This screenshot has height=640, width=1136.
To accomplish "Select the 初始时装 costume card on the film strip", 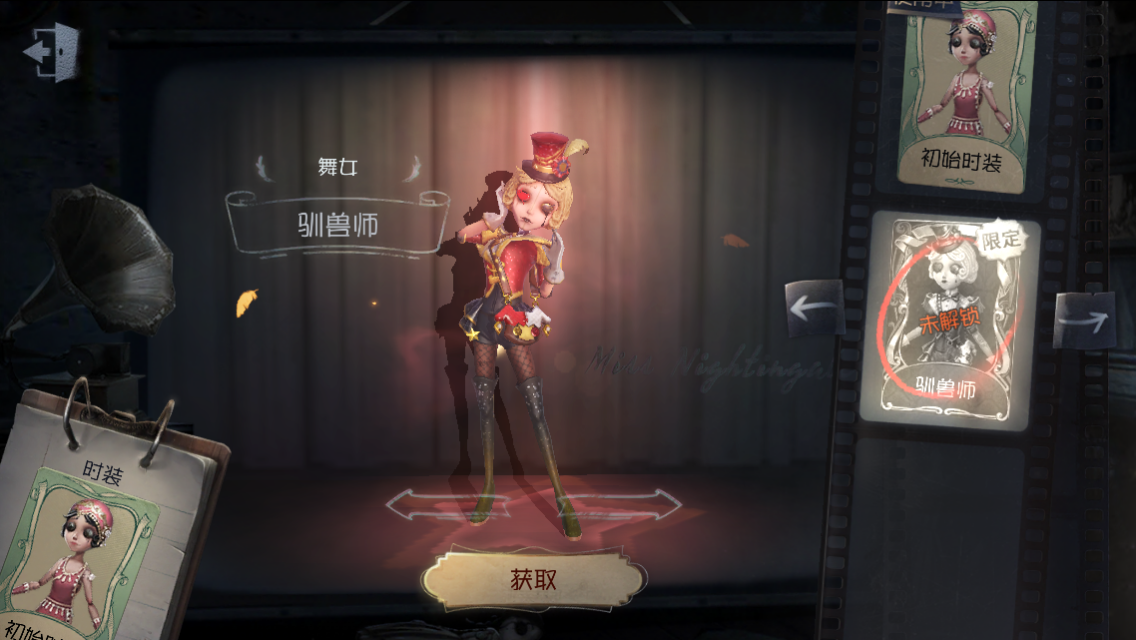I will coord(965,100).
